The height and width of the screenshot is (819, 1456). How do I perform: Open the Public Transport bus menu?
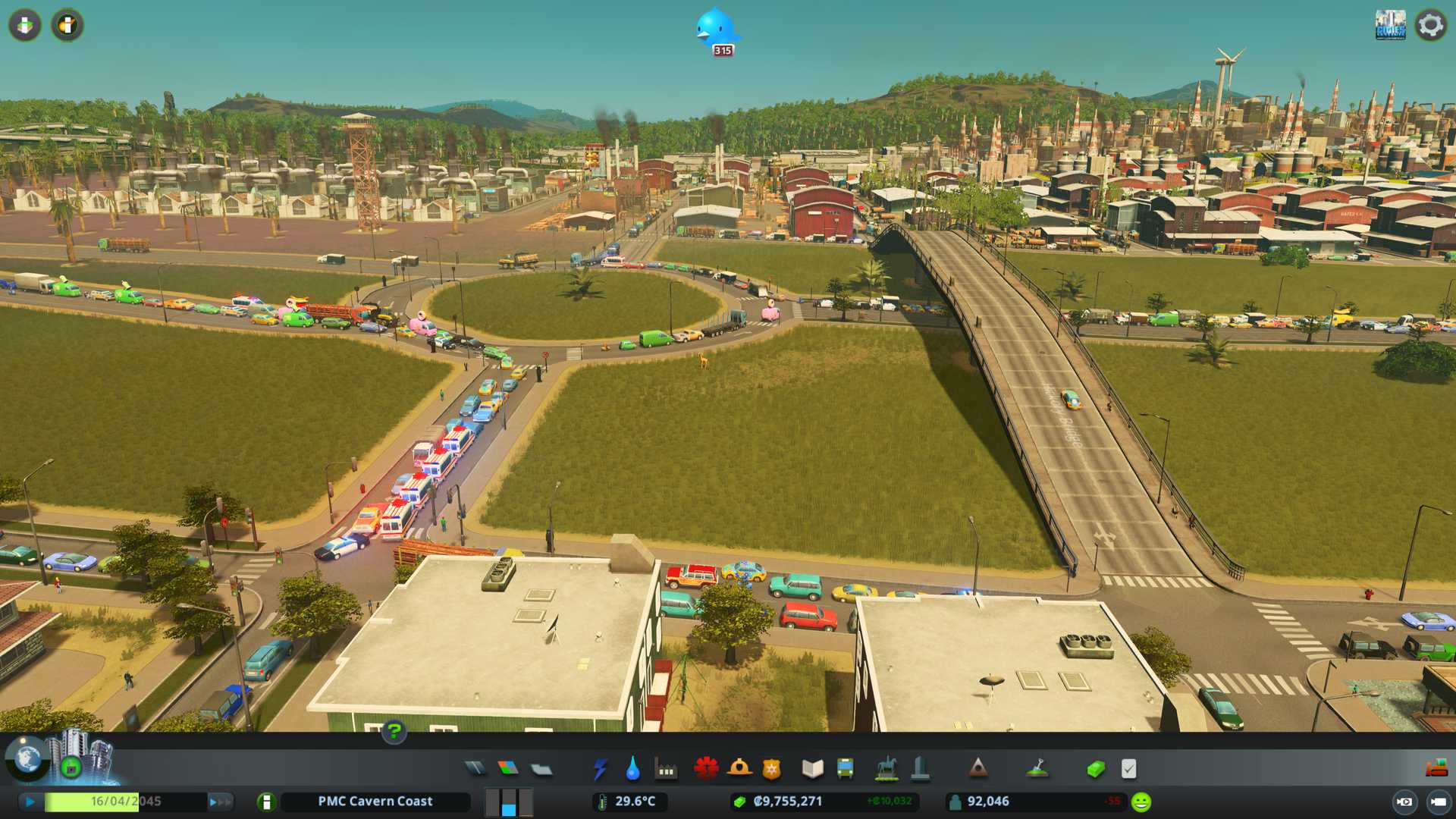(x=845, y=769)
